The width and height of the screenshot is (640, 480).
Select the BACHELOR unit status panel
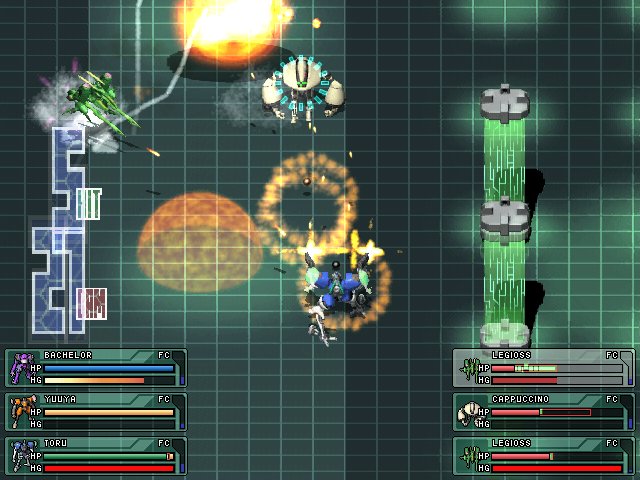[96, 368]
